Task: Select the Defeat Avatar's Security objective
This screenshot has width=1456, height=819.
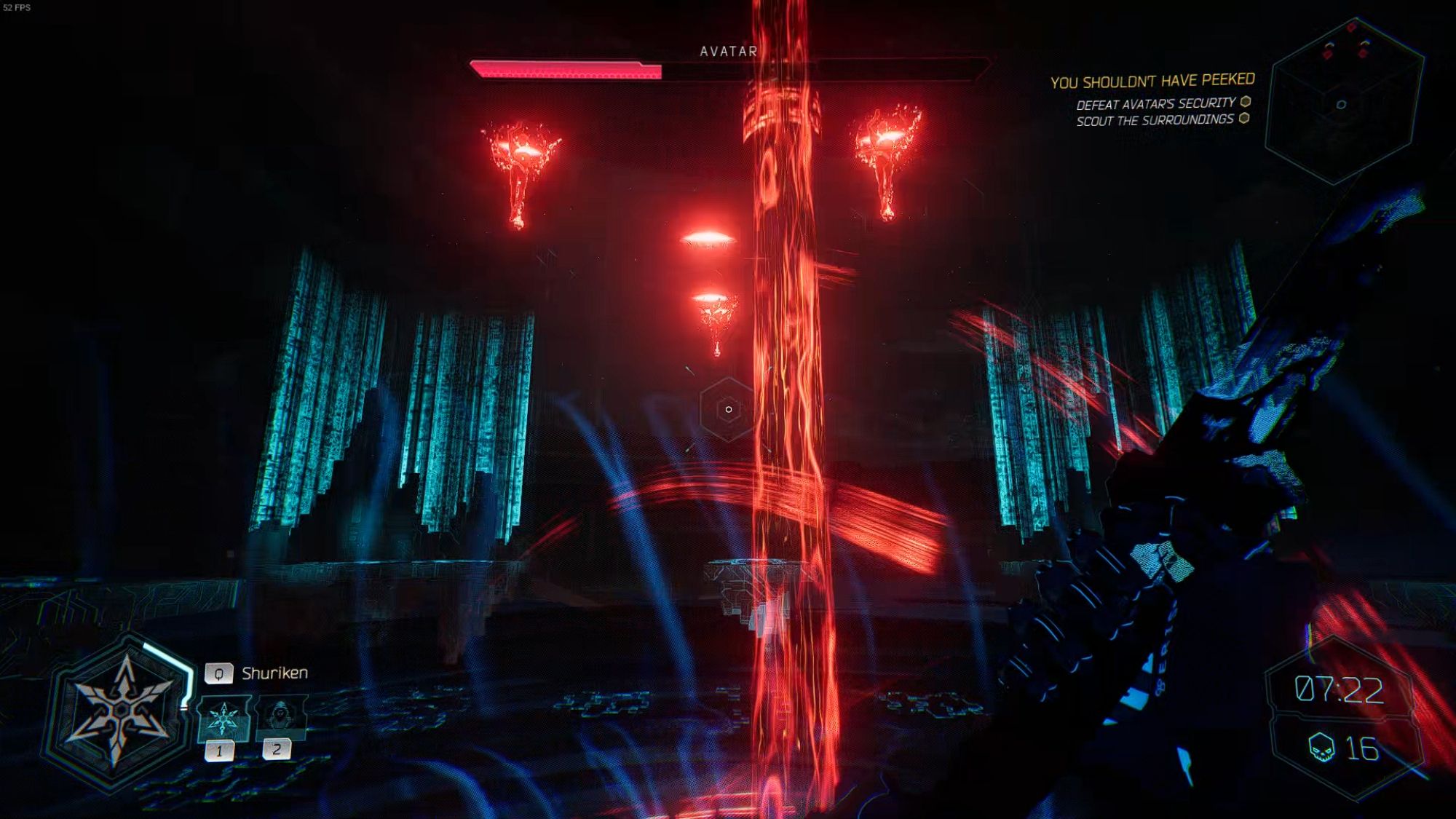Action: point(1156,104)
